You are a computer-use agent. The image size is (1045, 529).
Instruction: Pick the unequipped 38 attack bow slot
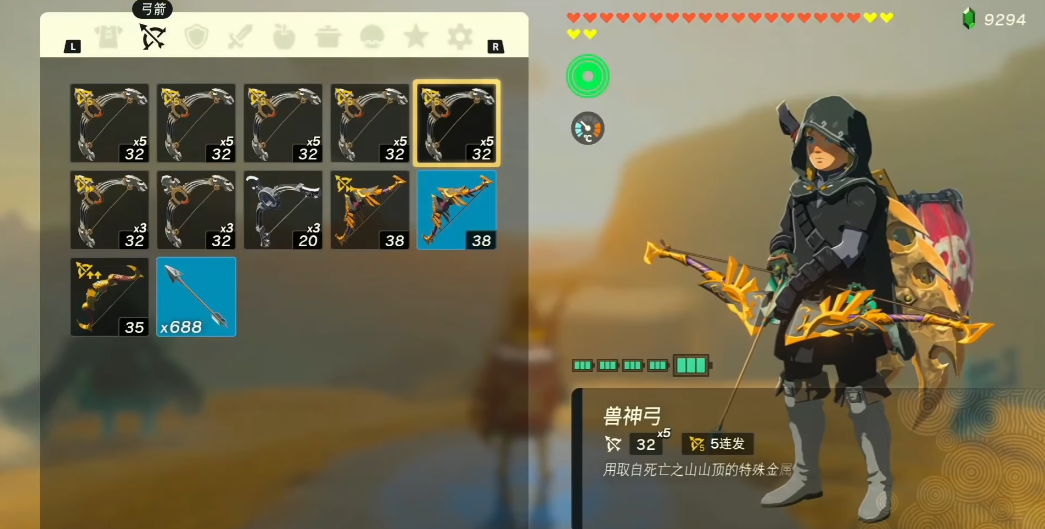click(370, 210)
